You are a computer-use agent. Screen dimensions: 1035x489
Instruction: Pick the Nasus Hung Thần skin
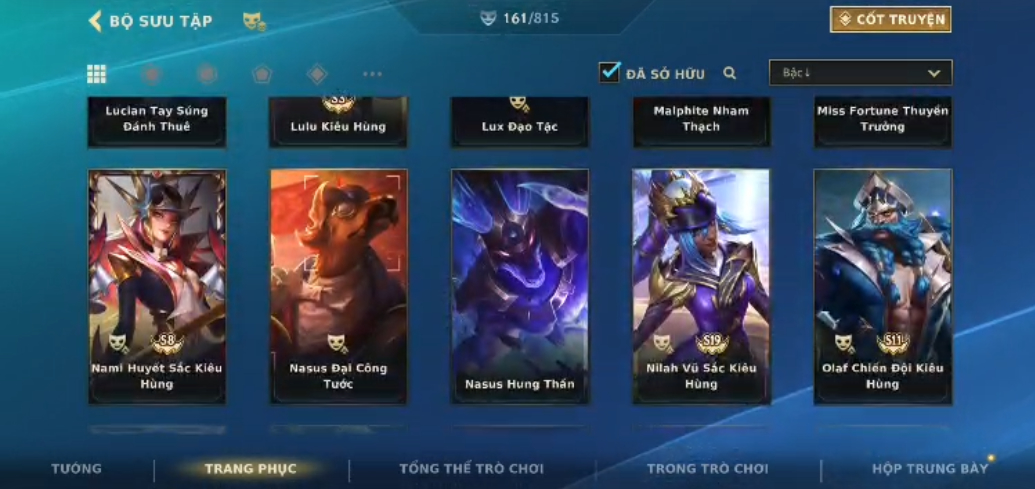pos(520,285)
